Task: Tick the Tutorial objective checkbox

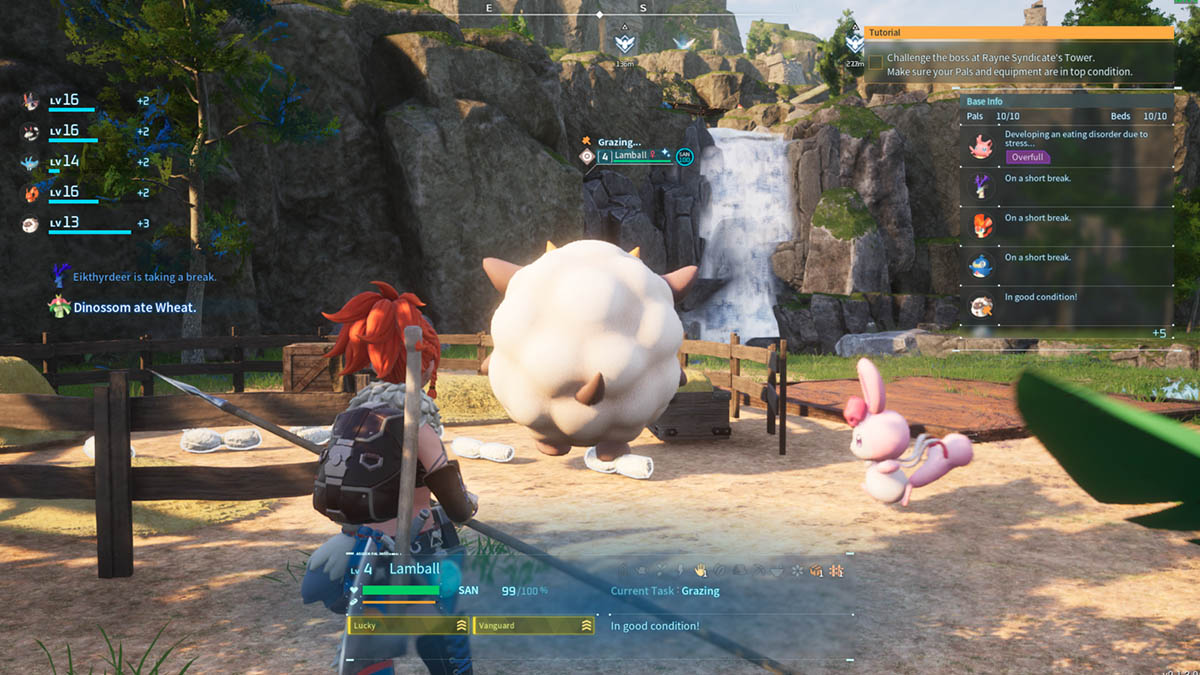Action: point(875,62)
